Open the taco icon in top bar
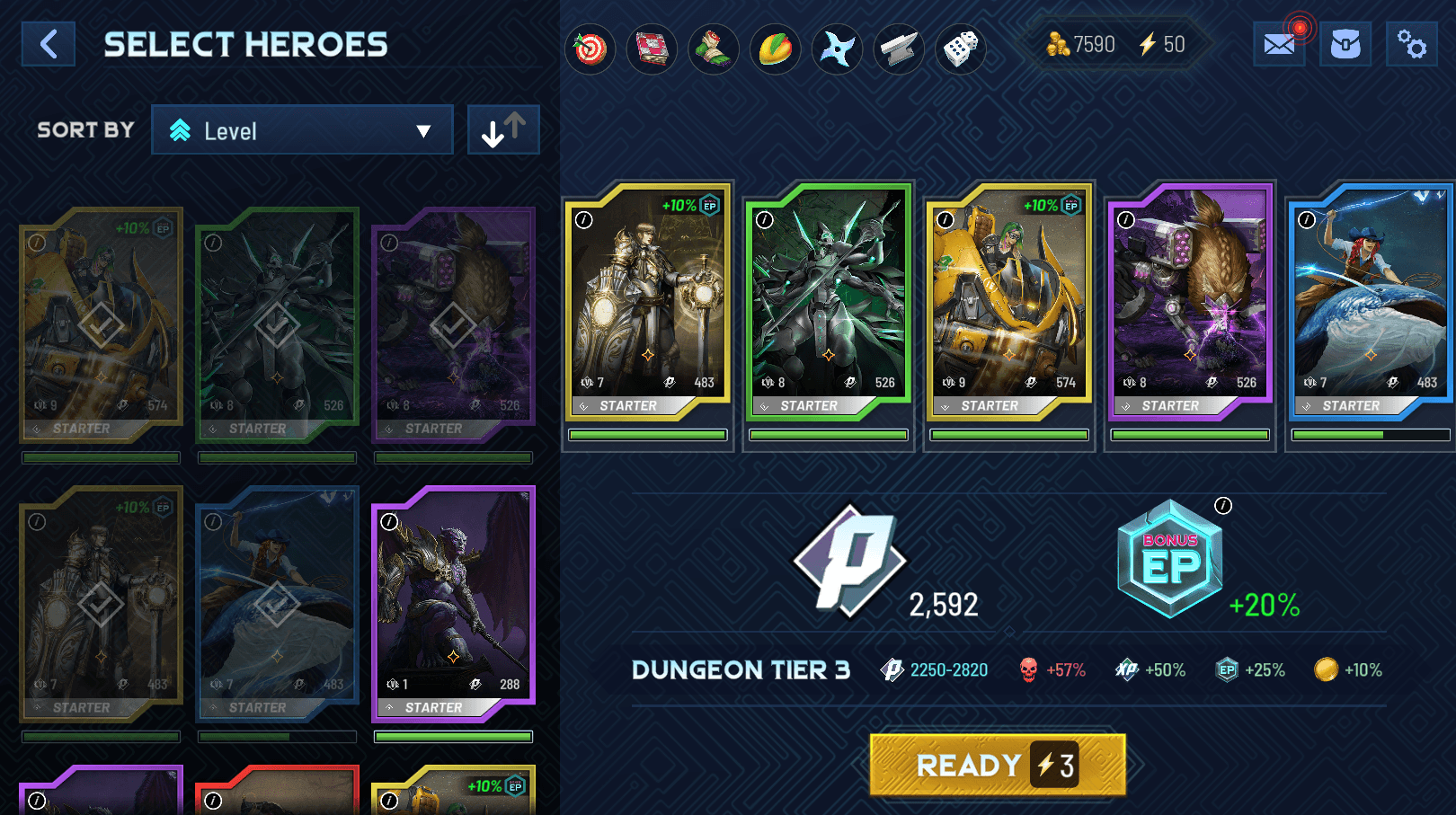Image resolution: width=1456 pixels, height=815 pixels. coord(775,49)
